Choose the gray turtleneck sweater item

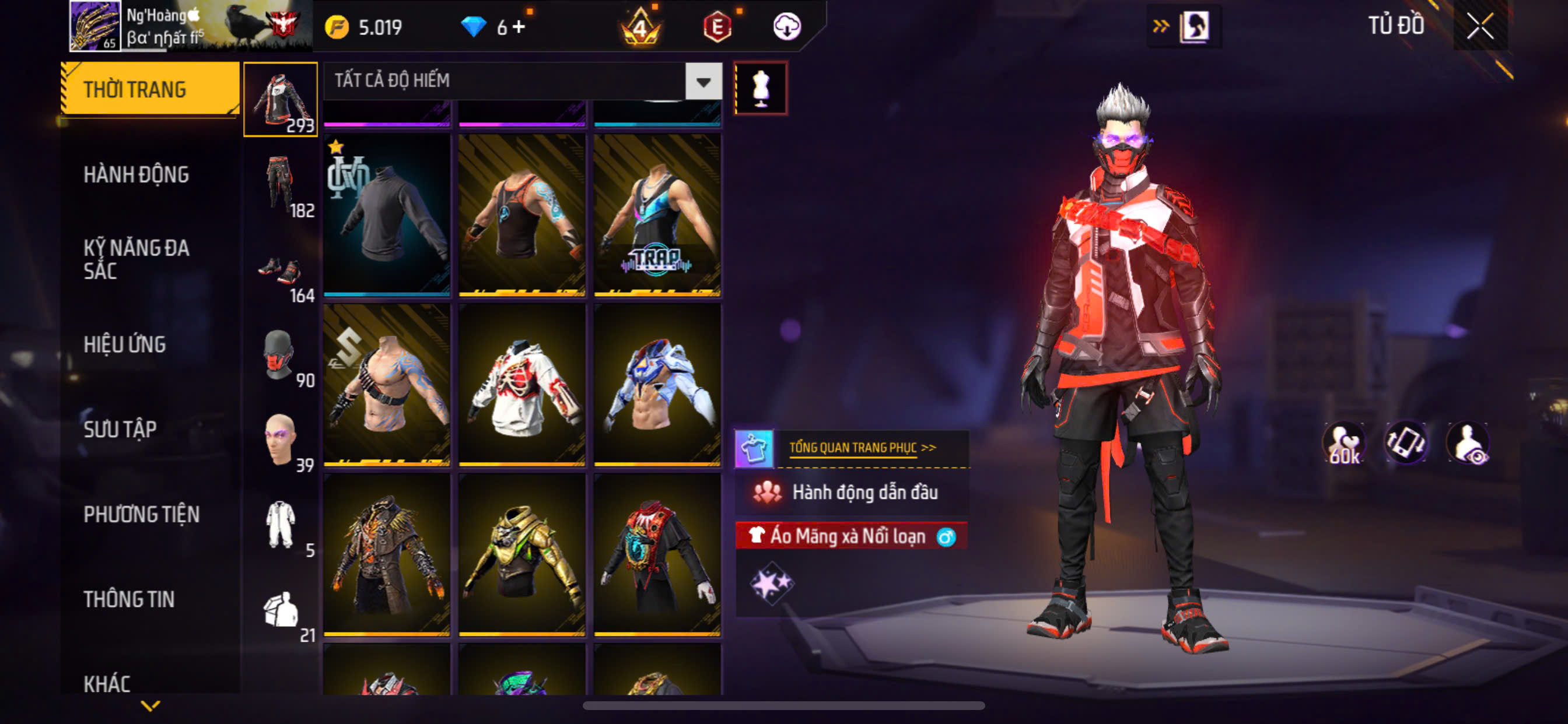click(387, 216)
